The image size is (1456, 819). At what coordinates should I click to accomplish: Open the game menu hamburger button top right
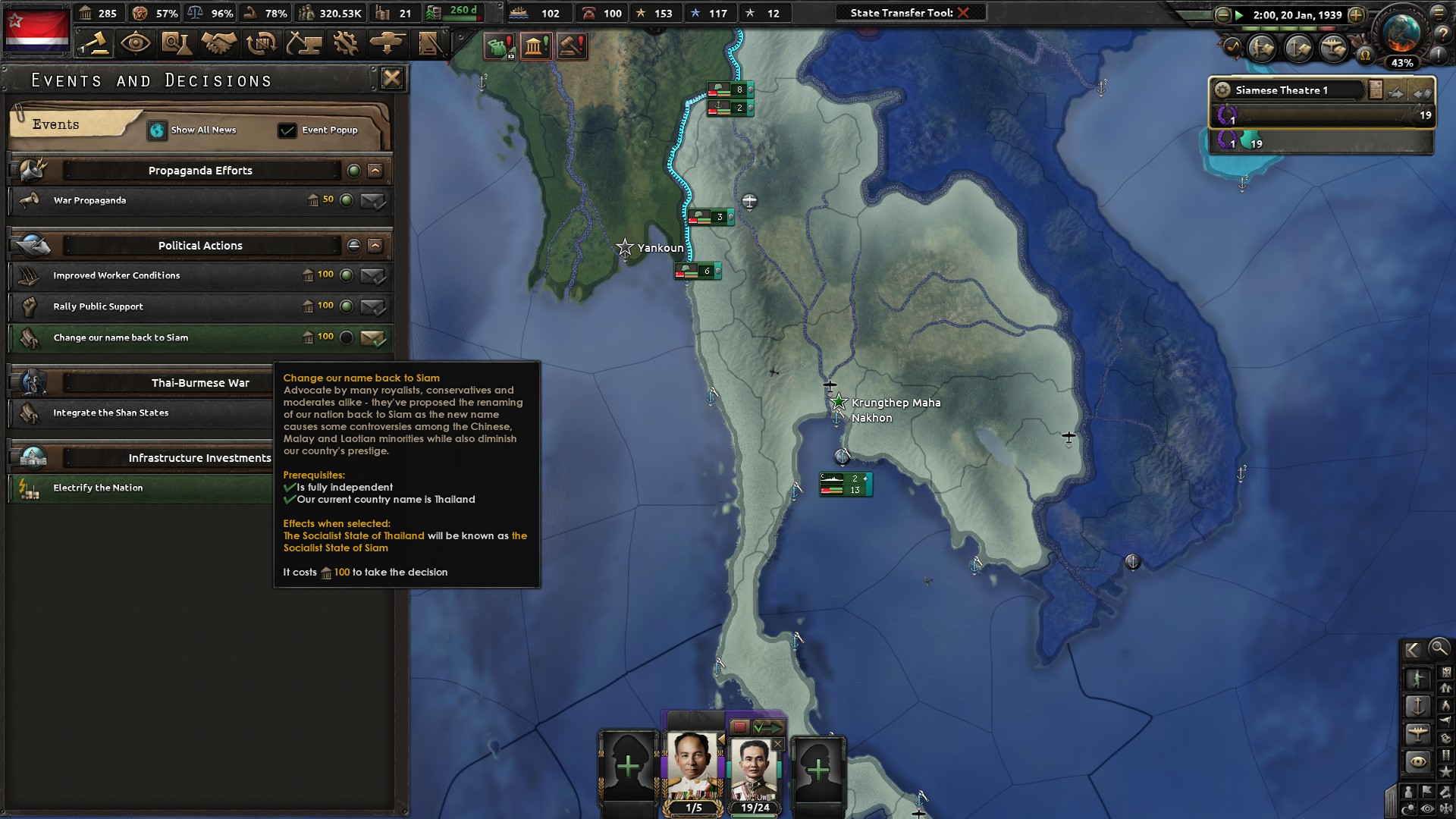click(1437, 13)
